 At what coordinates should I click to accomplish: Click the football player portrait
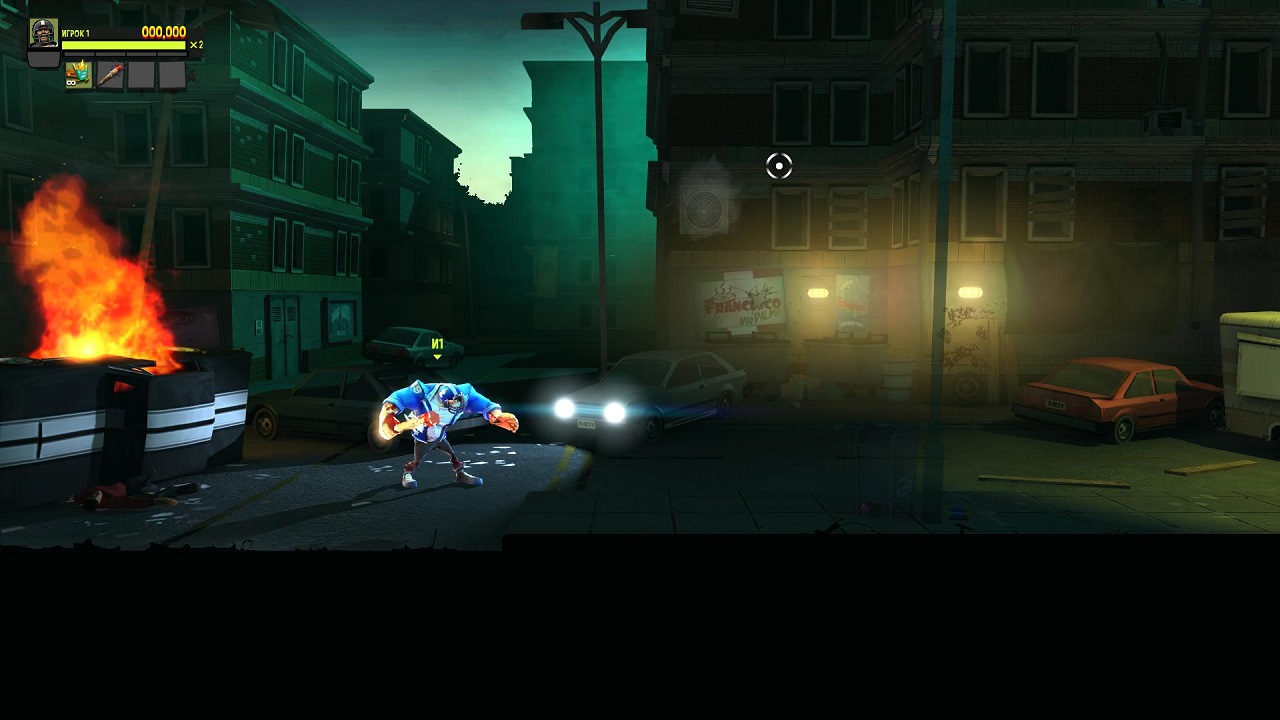(43, 35)
